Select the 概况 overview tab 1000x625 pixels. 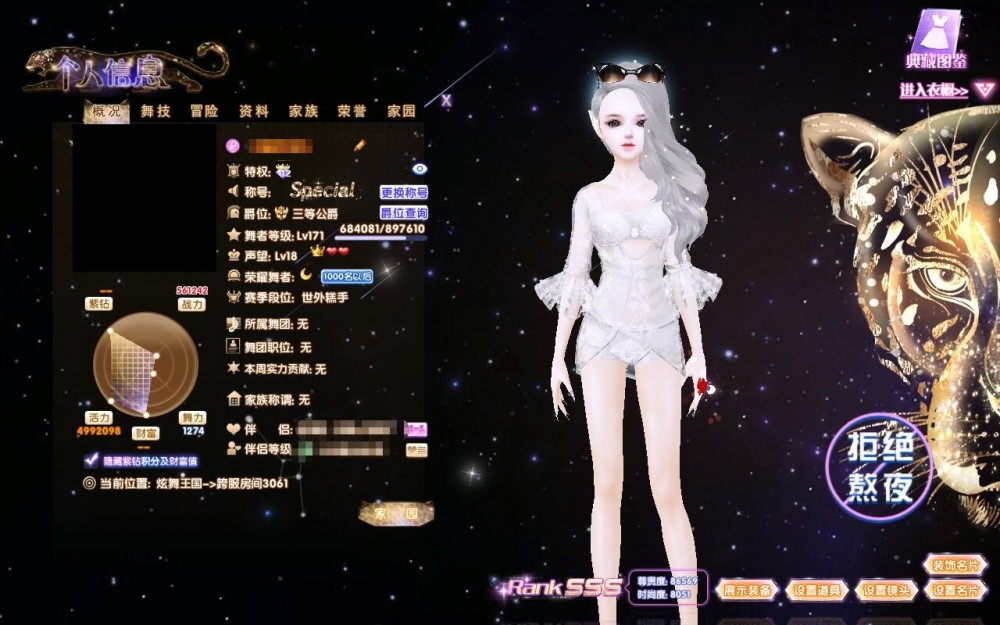pos(105,111)
